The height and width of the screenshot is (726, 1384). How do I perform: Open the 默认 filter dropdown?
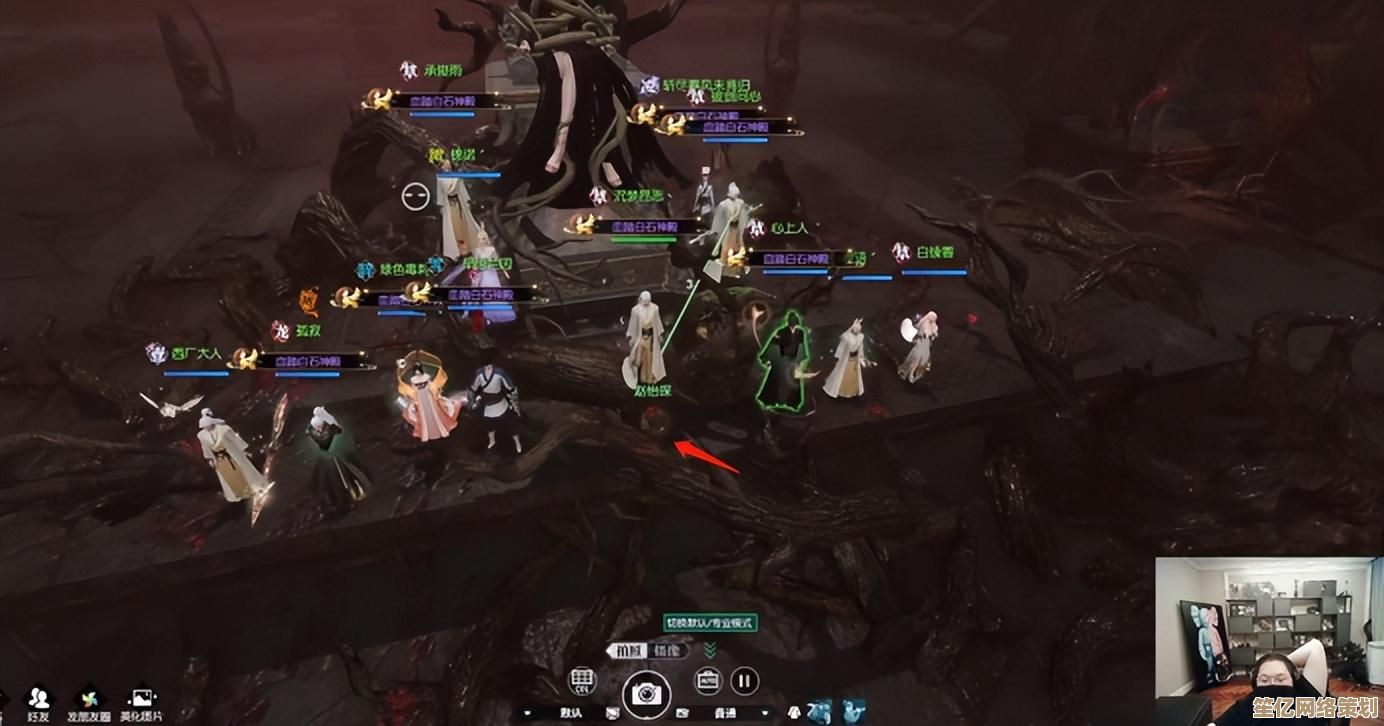(570, 714)
